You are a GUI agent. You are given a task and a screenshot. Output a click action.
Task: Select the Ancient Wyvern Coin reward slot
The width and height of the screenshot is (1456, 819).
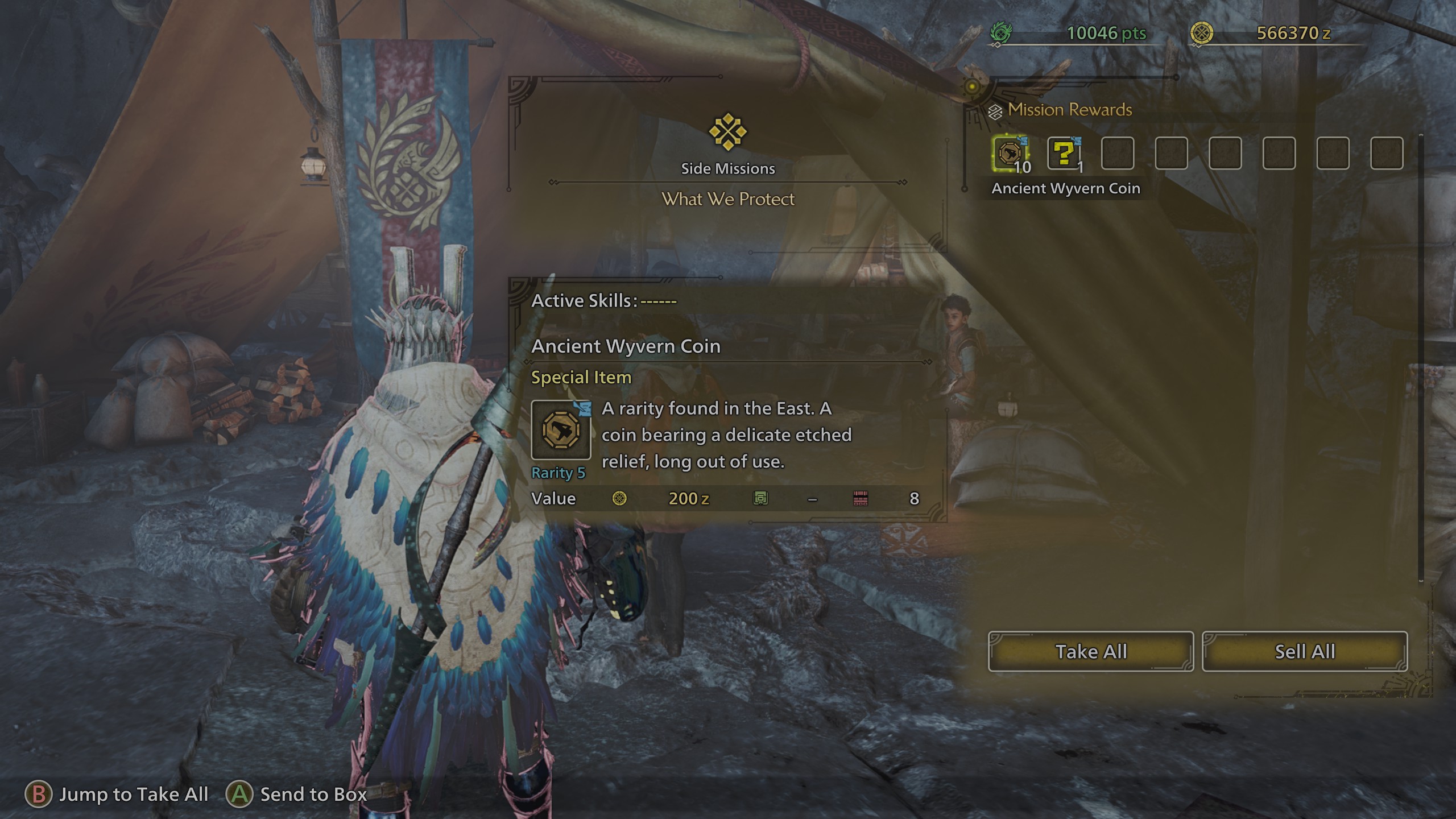[1010, 154]
